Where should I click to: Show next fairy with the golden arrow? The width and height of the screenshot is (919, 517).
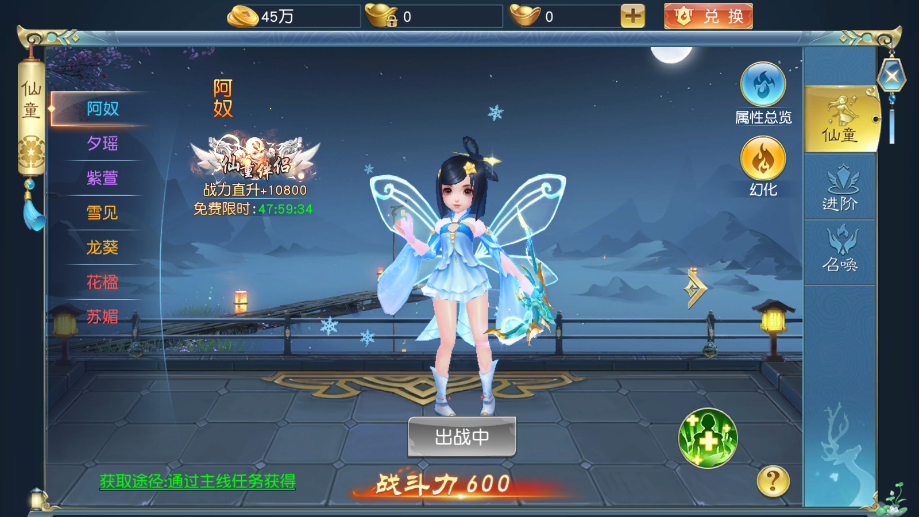[696, 288]
